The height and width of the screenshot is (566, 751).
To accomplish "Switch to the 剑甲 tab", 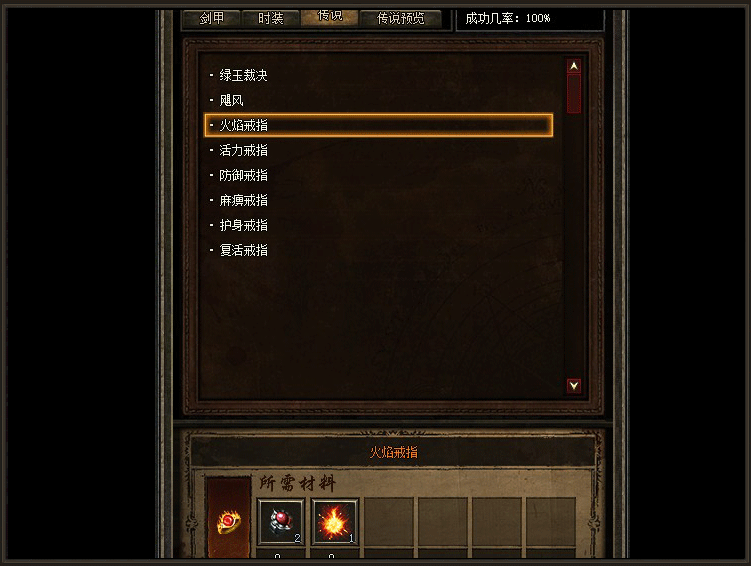I will [211, 18].
